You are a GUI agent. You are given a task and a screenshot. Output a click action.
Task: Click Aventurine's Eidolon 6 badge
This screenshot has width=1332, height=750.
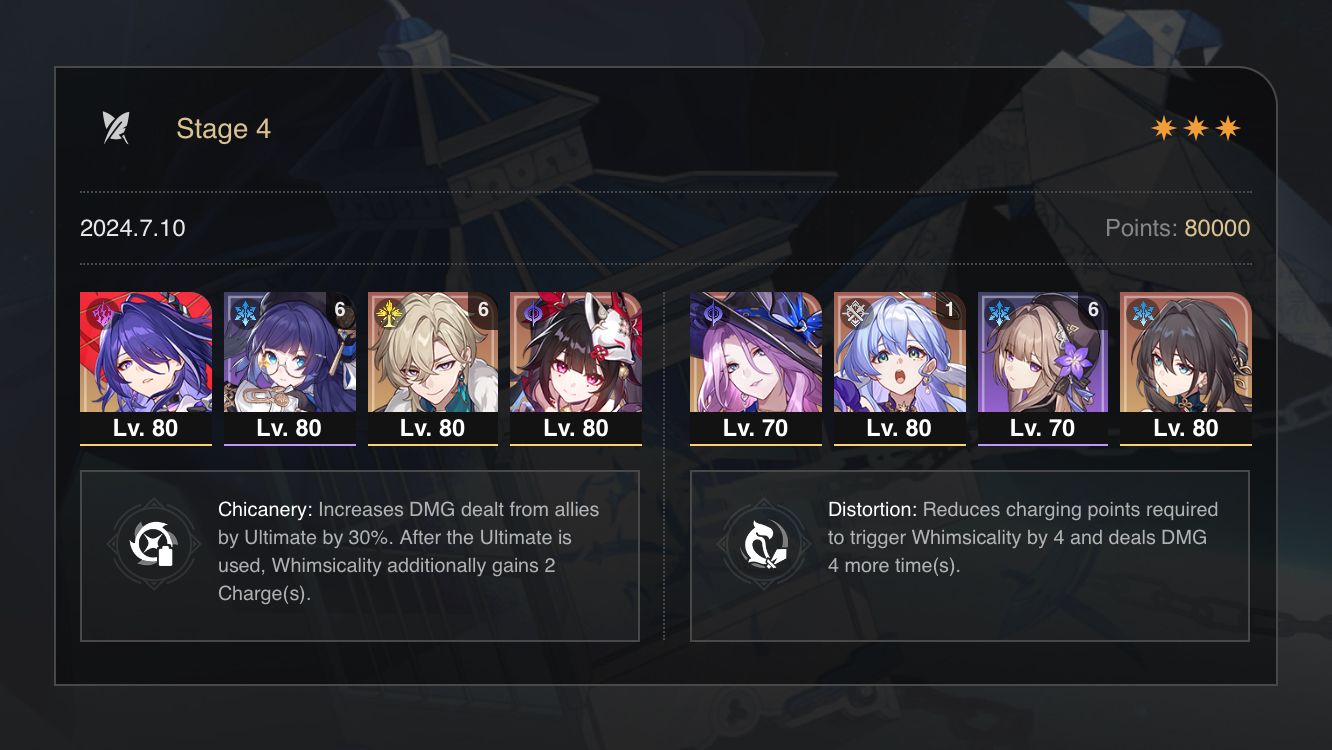coord(485,310)
